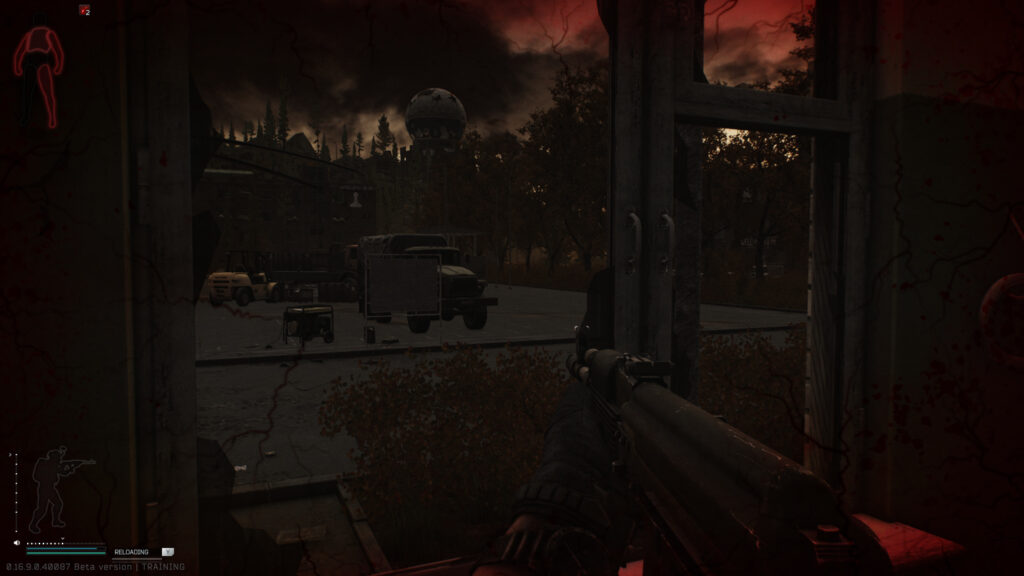Click the red body health silhouette
Viewport: 1024px width, 576px height.
pyautogui.click(x=38, y=75)
